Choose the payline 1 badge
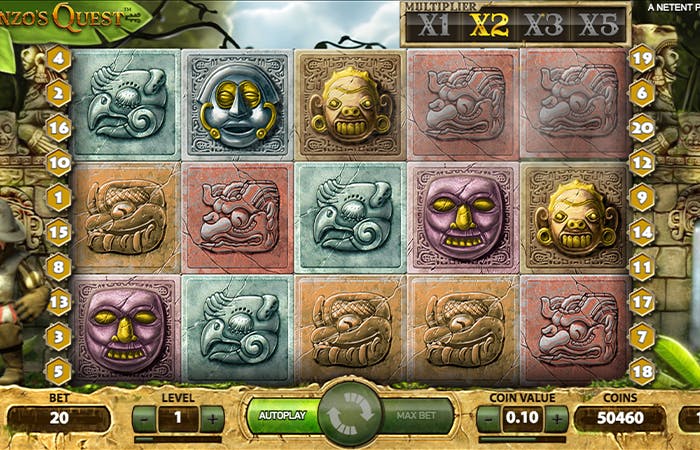This screenshot has width=700, height=450. point(58,197)
